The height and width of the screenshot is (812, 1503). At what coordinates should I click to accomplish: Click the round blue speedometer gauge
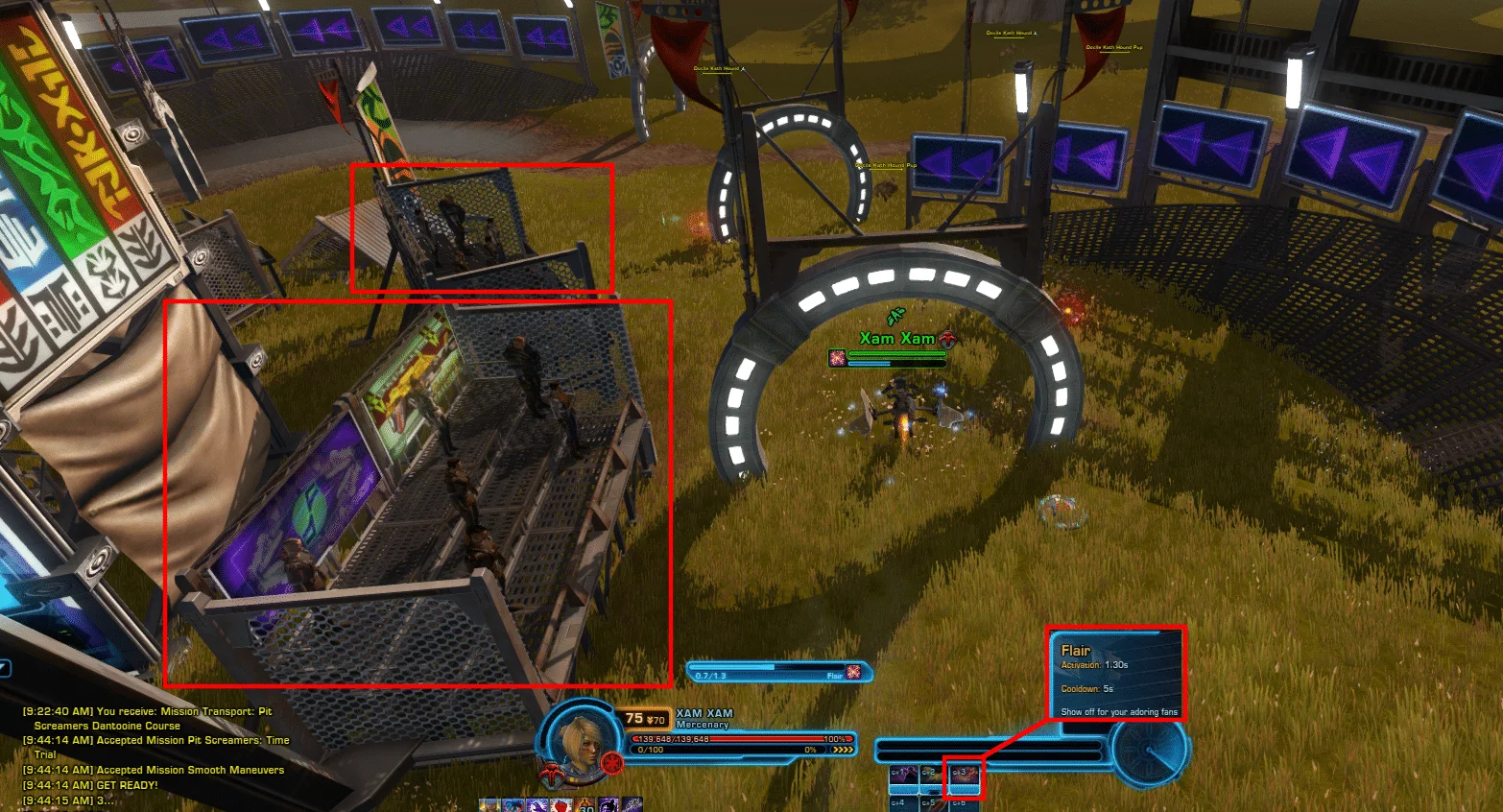(x=1149, y=751)
